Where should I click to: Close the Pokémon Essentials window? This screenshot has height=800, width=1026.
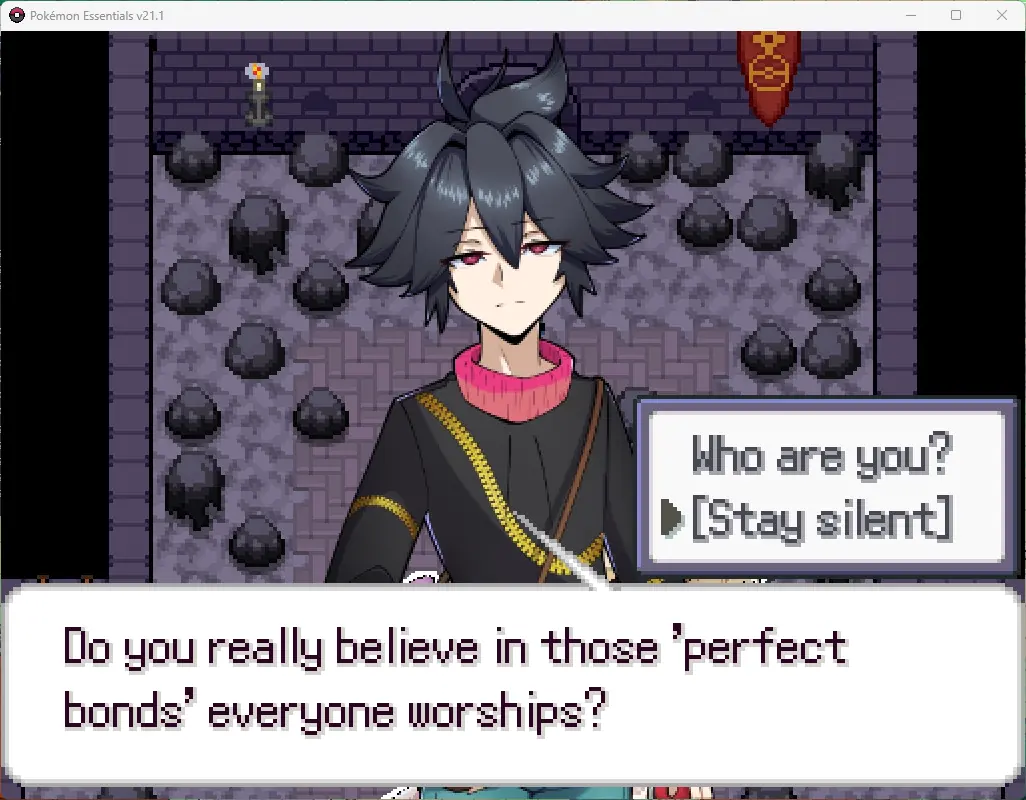pos(1002,15)
